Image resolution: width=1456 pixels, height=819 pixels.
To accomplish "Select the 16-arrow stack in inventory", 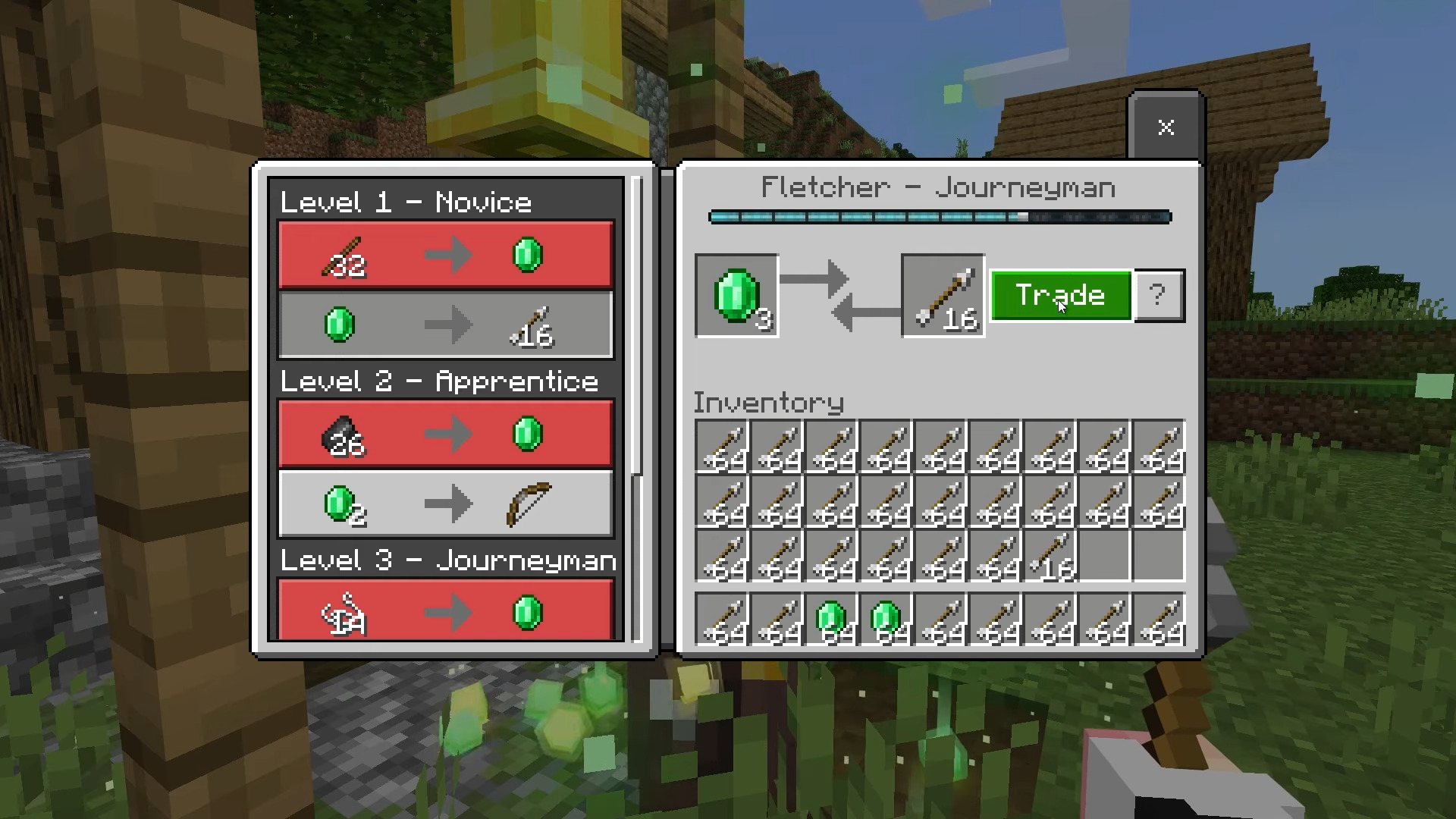I will [1052, 557].
